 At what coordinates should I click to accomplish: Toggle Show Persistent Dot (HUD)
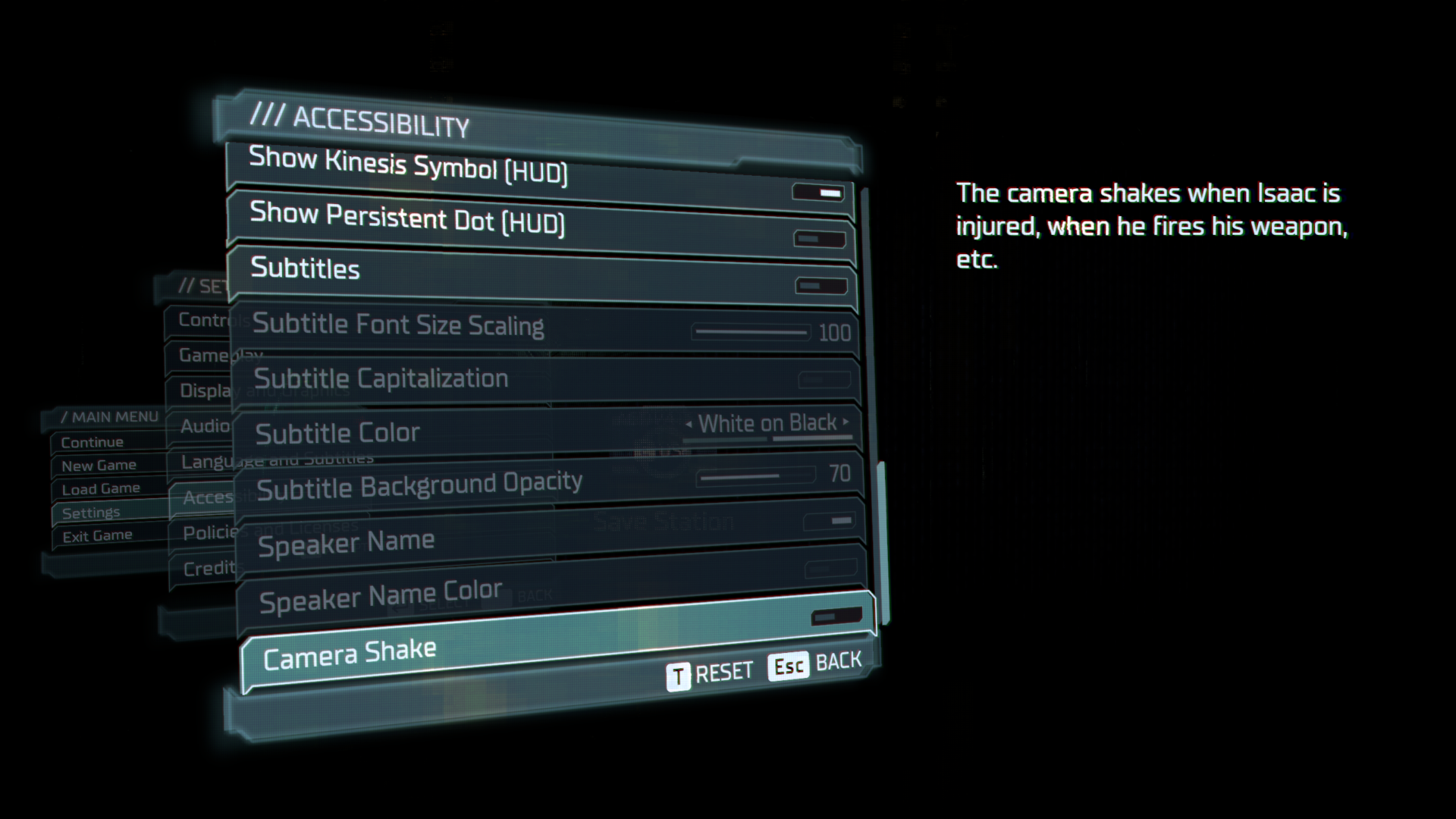click(821, 240)
